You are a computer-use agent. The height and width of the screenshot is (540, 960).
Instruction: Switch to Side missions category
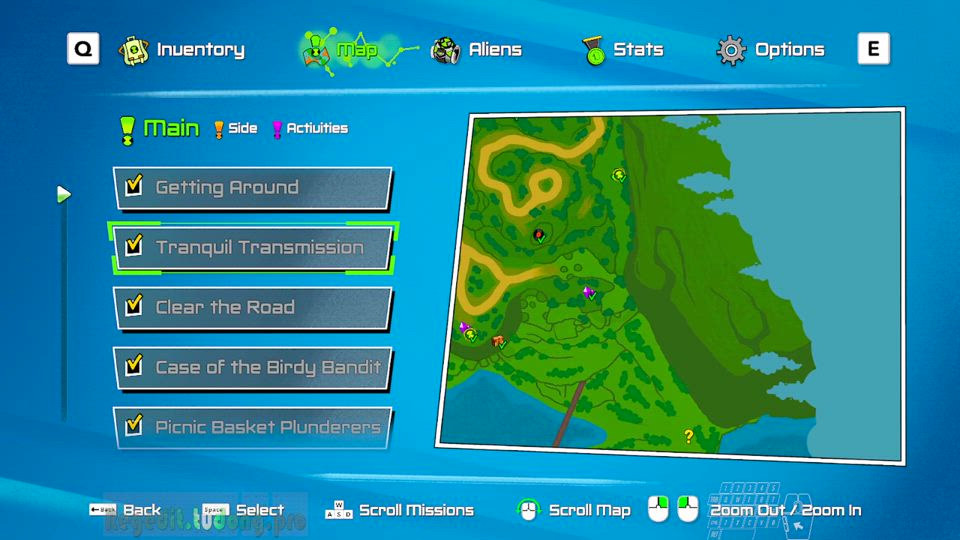point(236,128)
